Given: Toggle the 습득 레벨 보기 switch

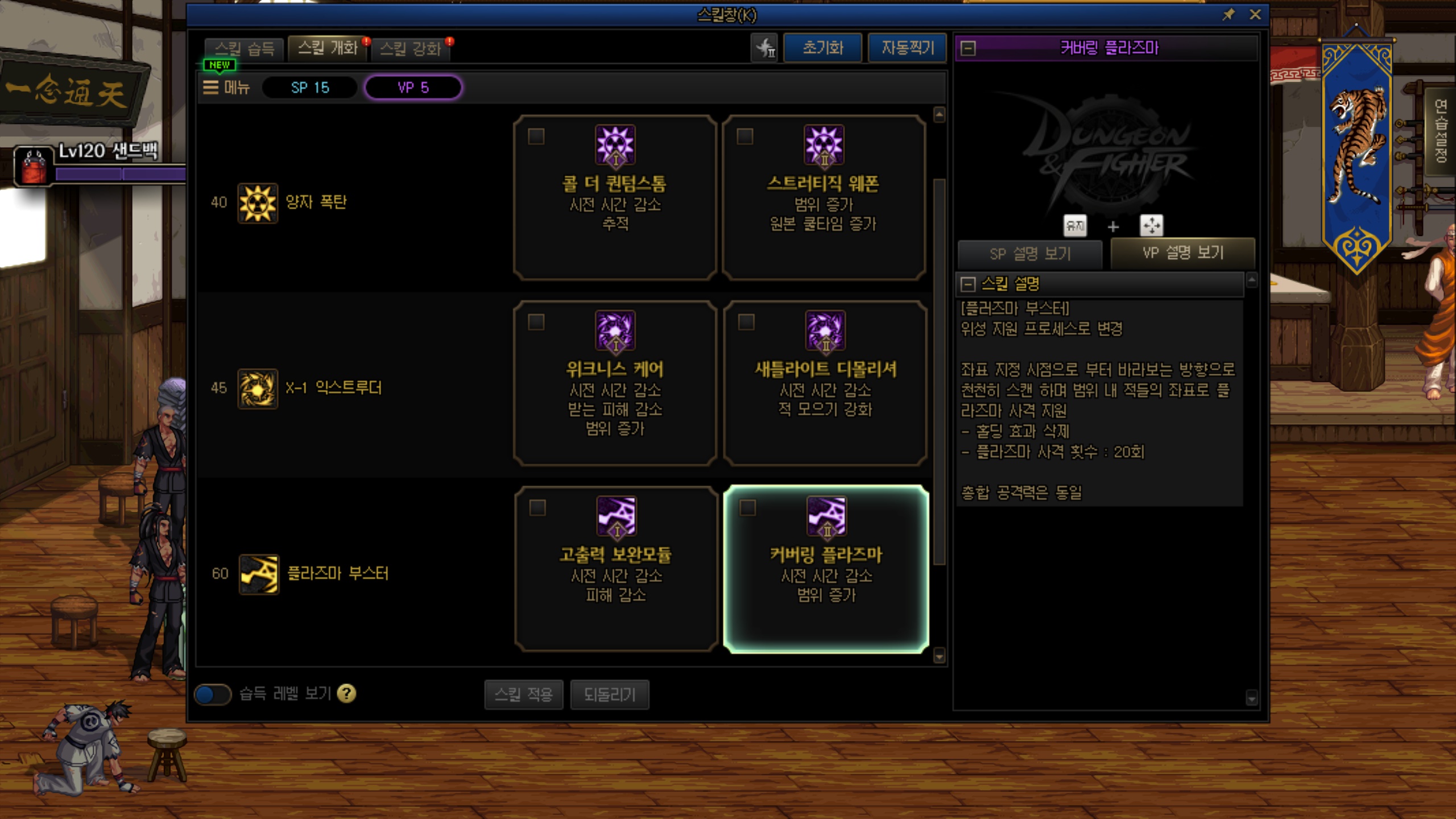Looking at the screenshot, I should click(212, 694).
